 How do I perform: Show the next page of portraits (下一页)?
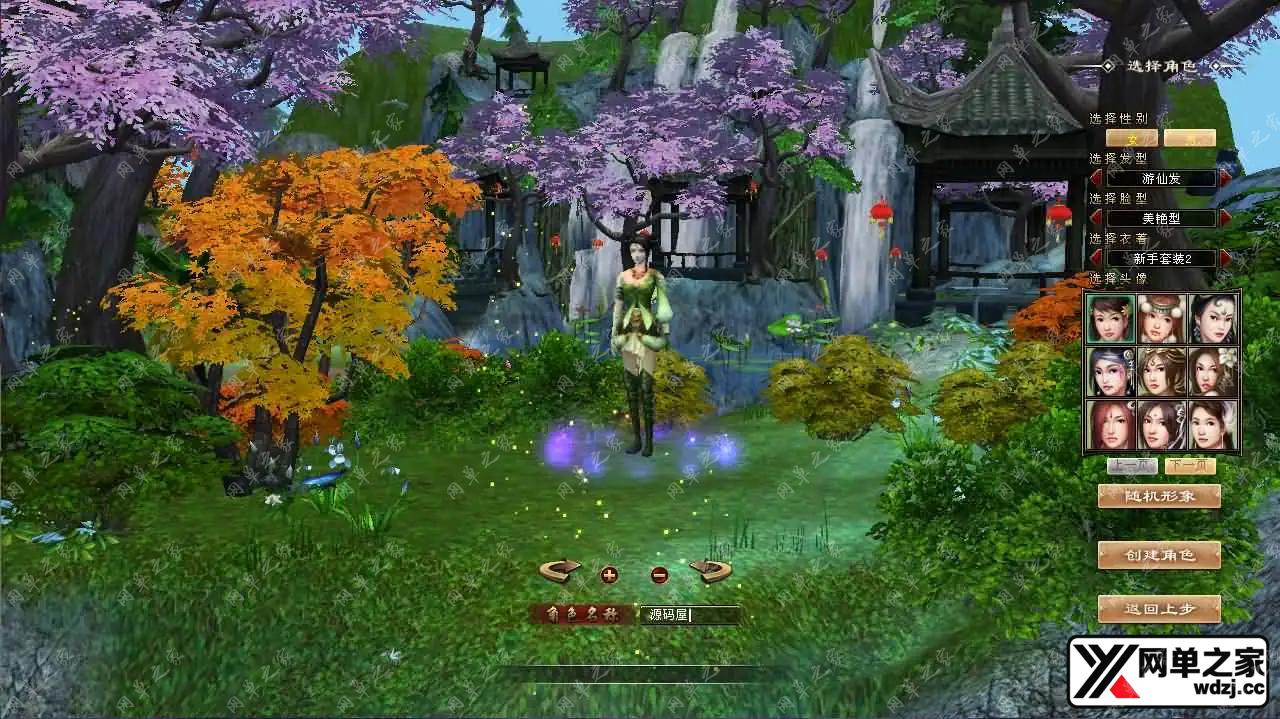tap(1190, 466)
